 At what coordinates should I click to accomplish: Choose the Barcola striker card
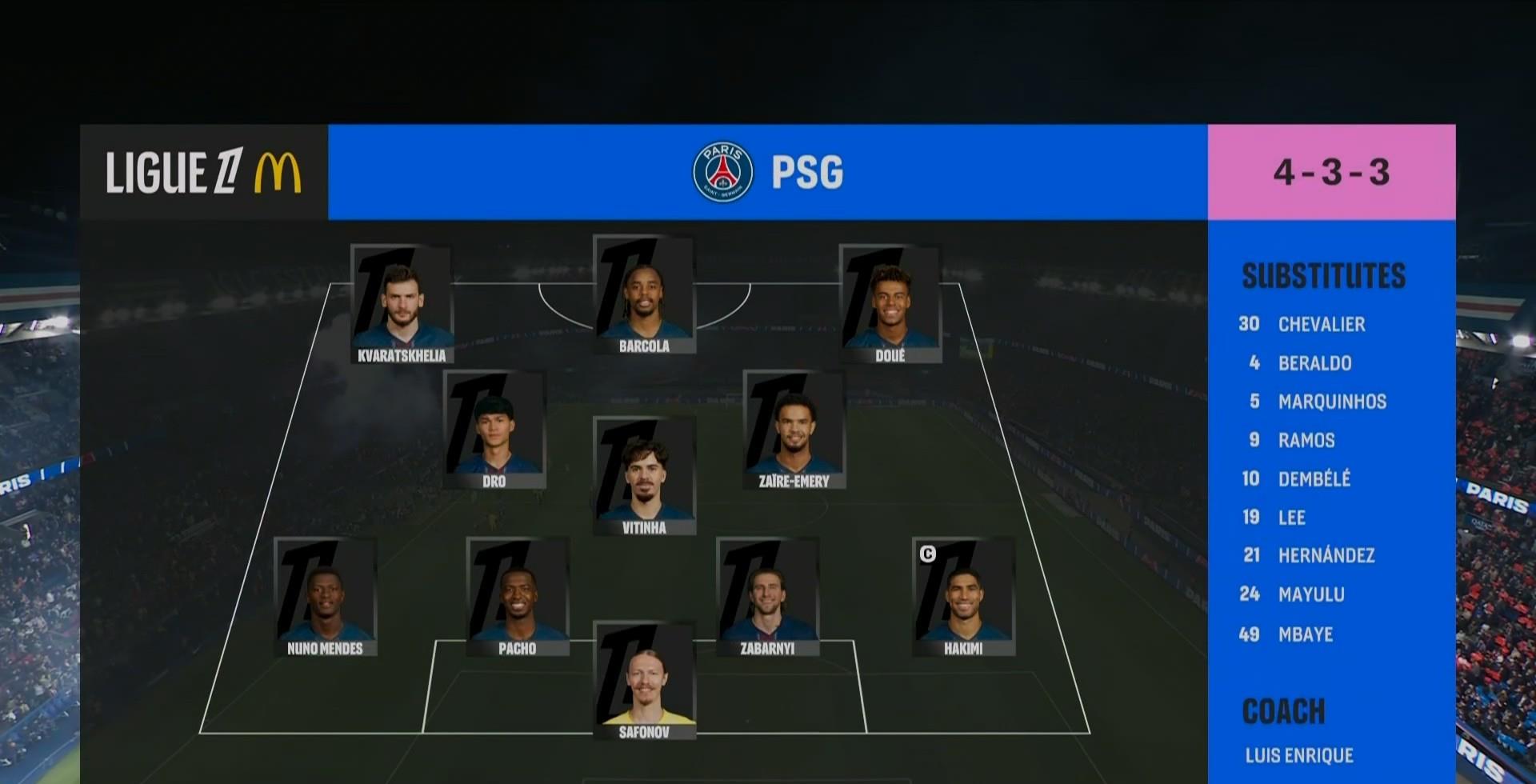pyautogui.click(x=644, y=295)
